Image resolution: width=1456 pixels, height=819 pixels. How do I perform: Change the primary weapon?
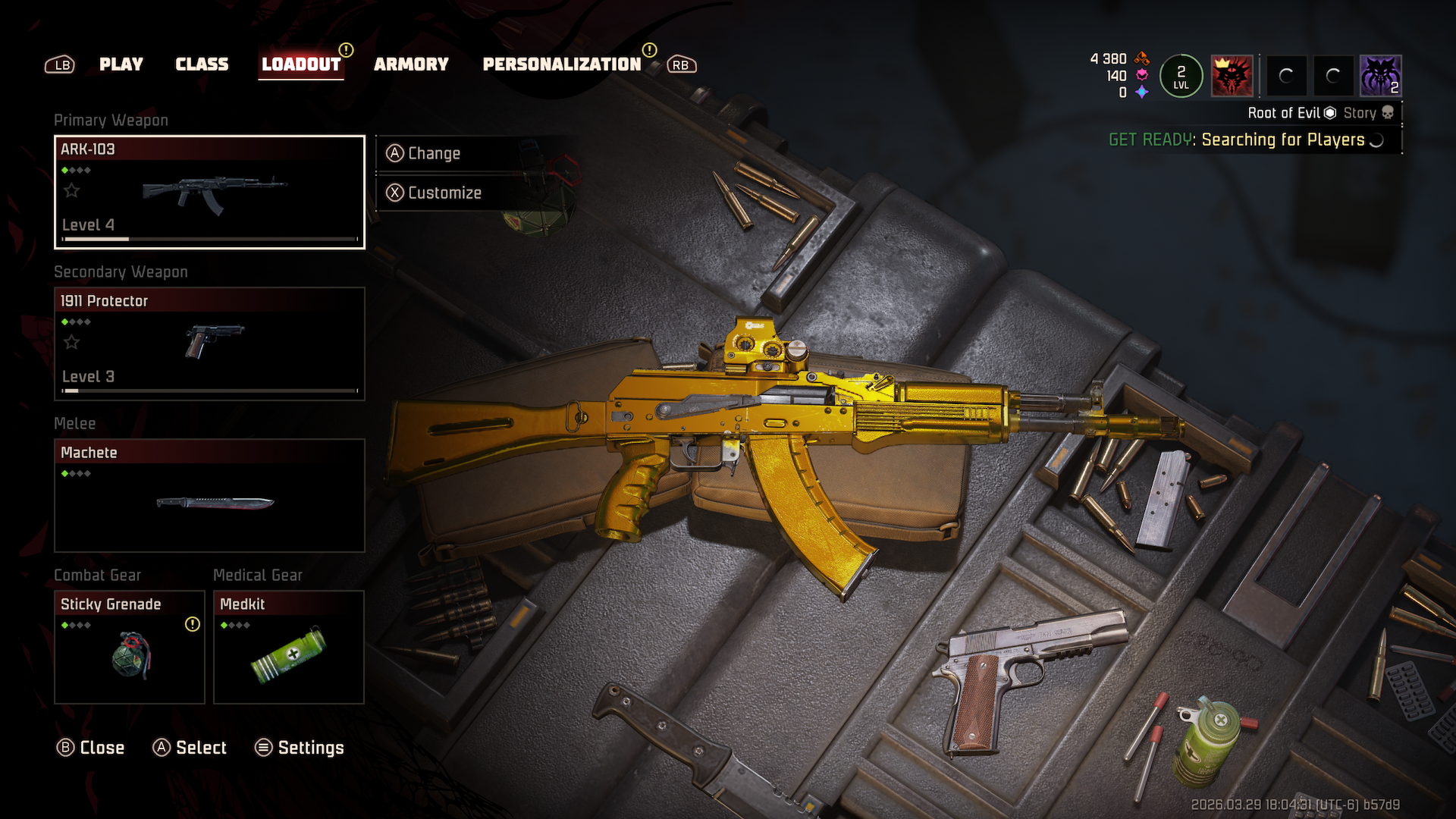coord(434,153)
